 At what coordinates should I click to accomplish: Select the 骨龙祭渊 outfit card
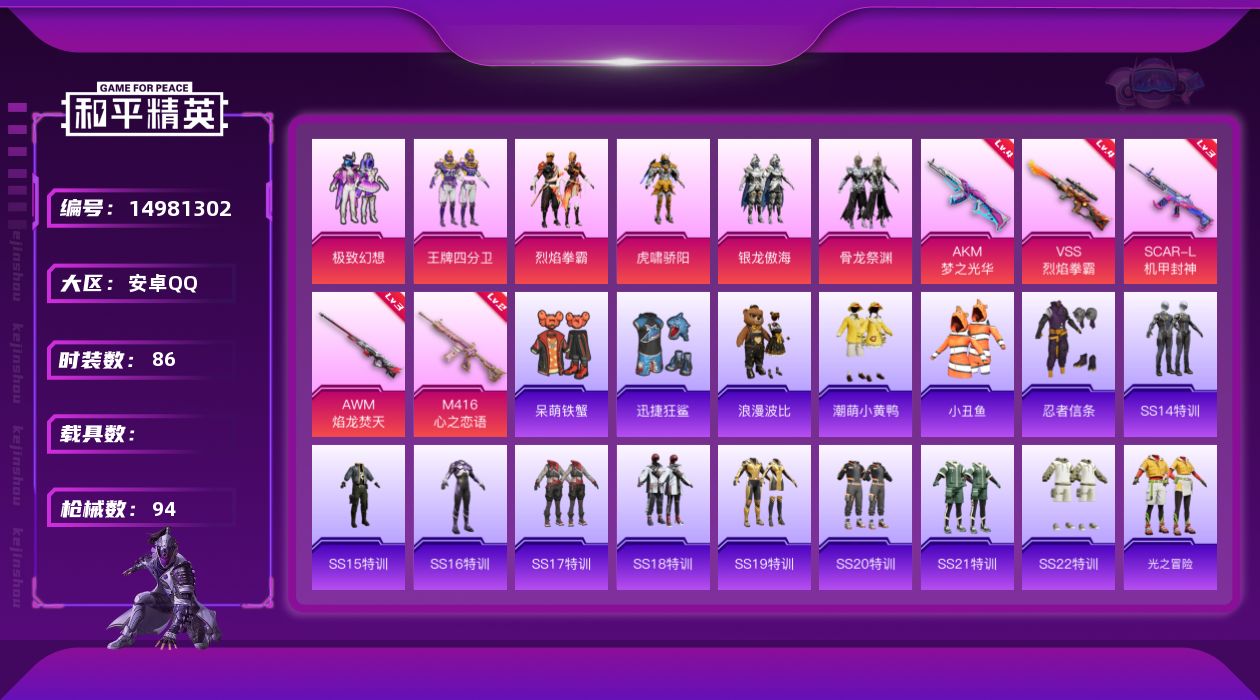pyautogui.click(x=865, y=211)
